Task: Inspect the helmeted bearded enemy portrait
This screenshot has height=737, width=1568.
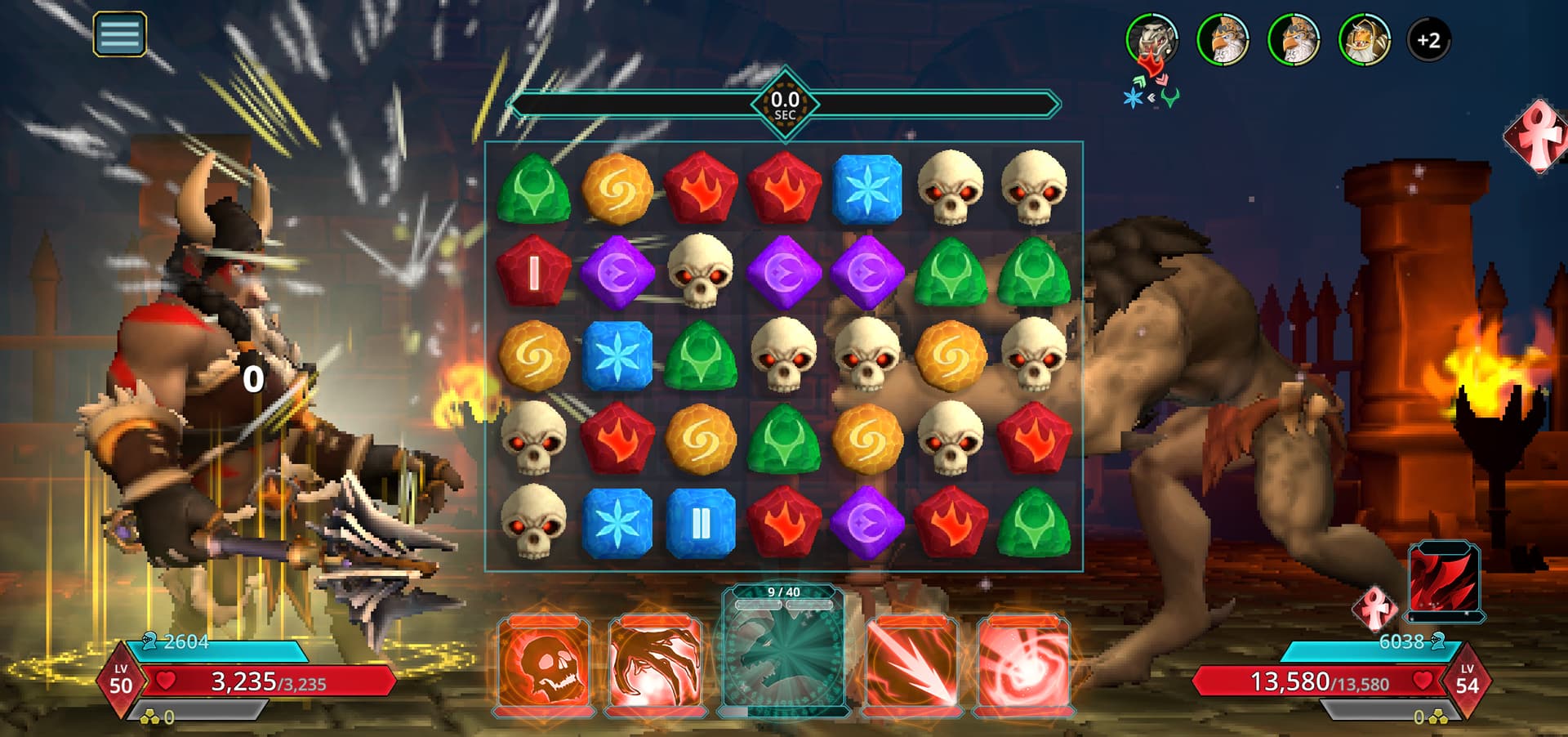Action: pyautogui.click(x=1364, y=39)
